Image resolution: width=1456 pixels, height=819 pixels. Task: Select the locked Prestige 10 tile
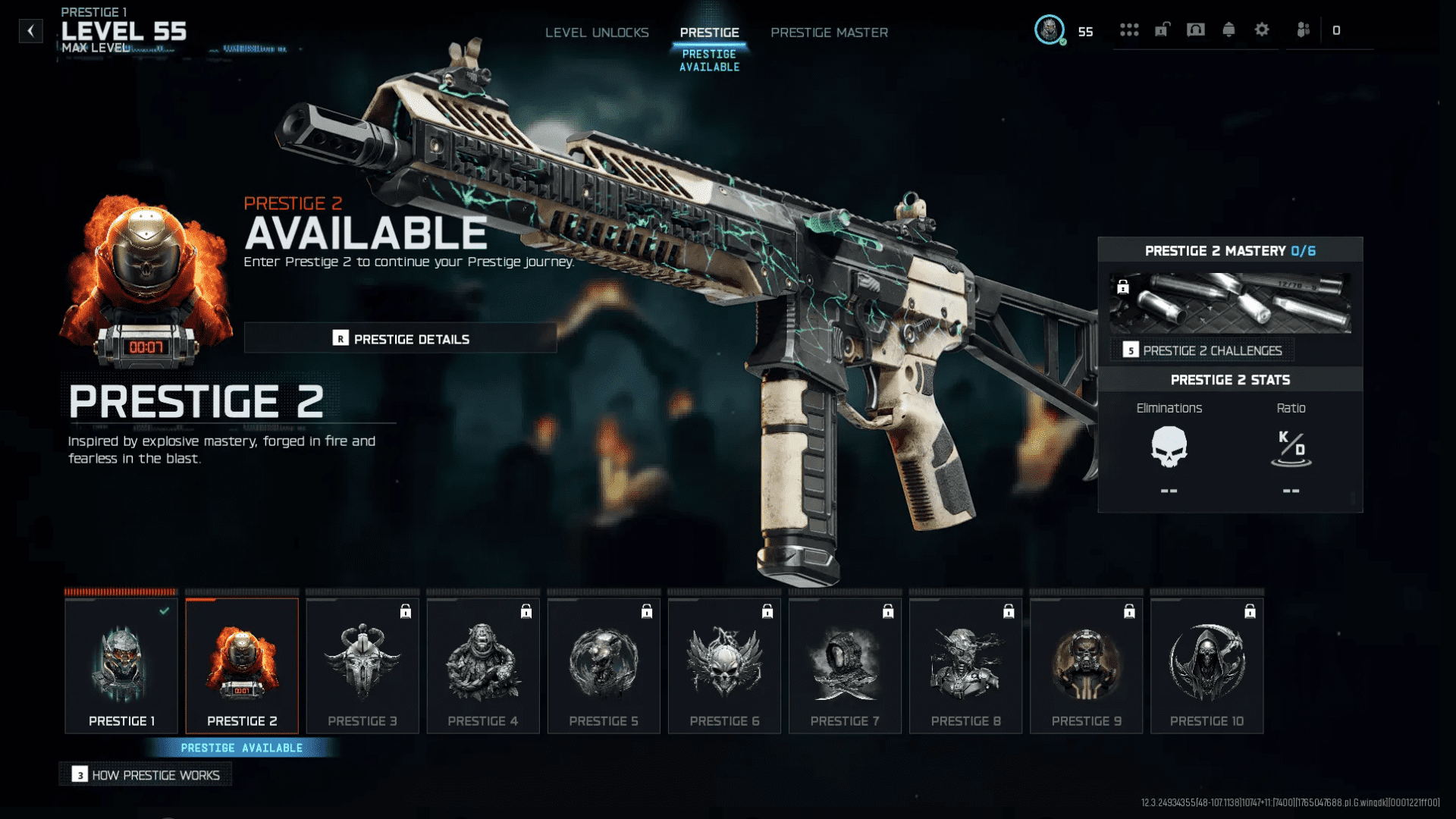[1207, 666]
